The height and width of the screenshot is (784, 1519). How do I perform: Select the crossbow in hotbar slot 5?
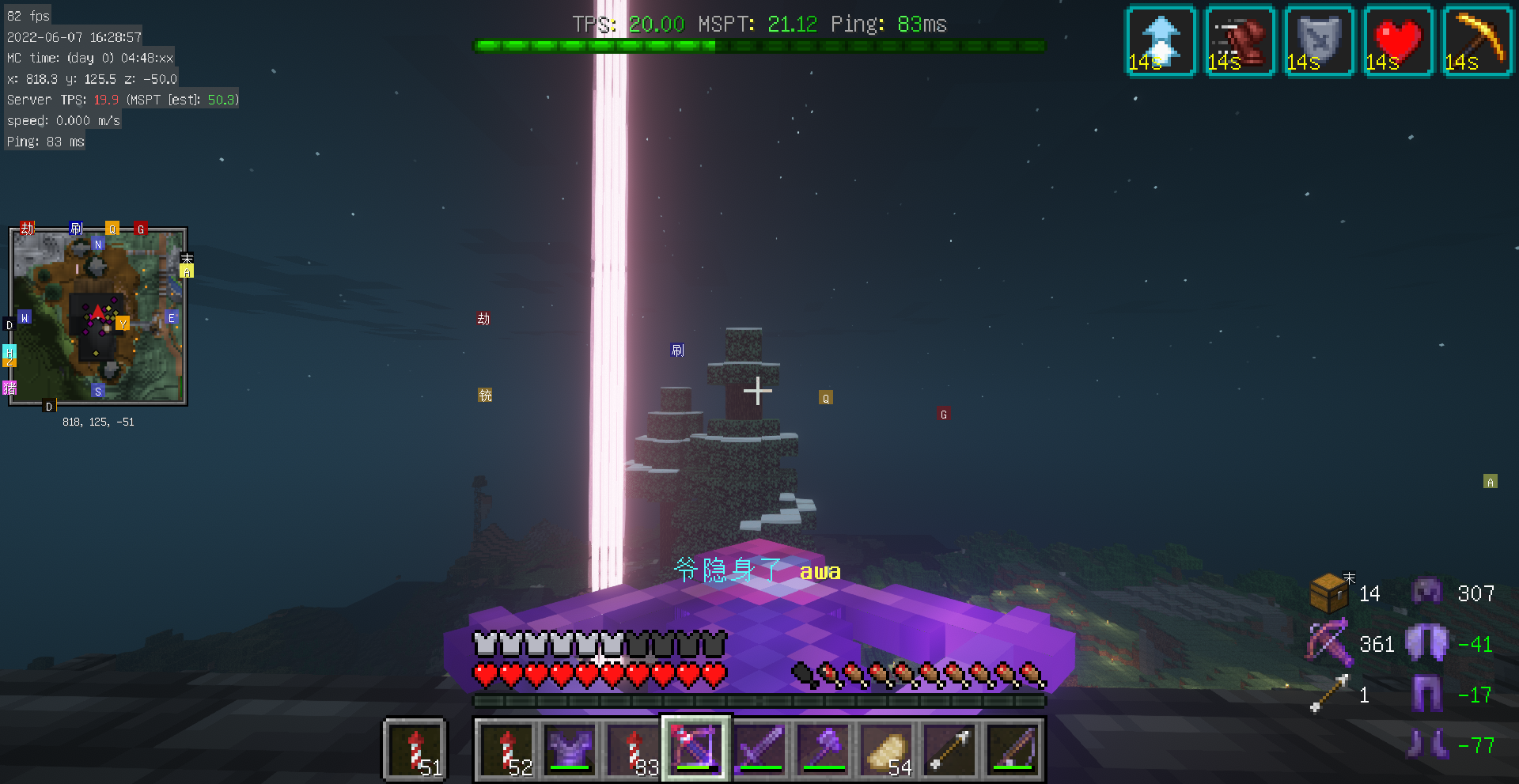[695, 748]
